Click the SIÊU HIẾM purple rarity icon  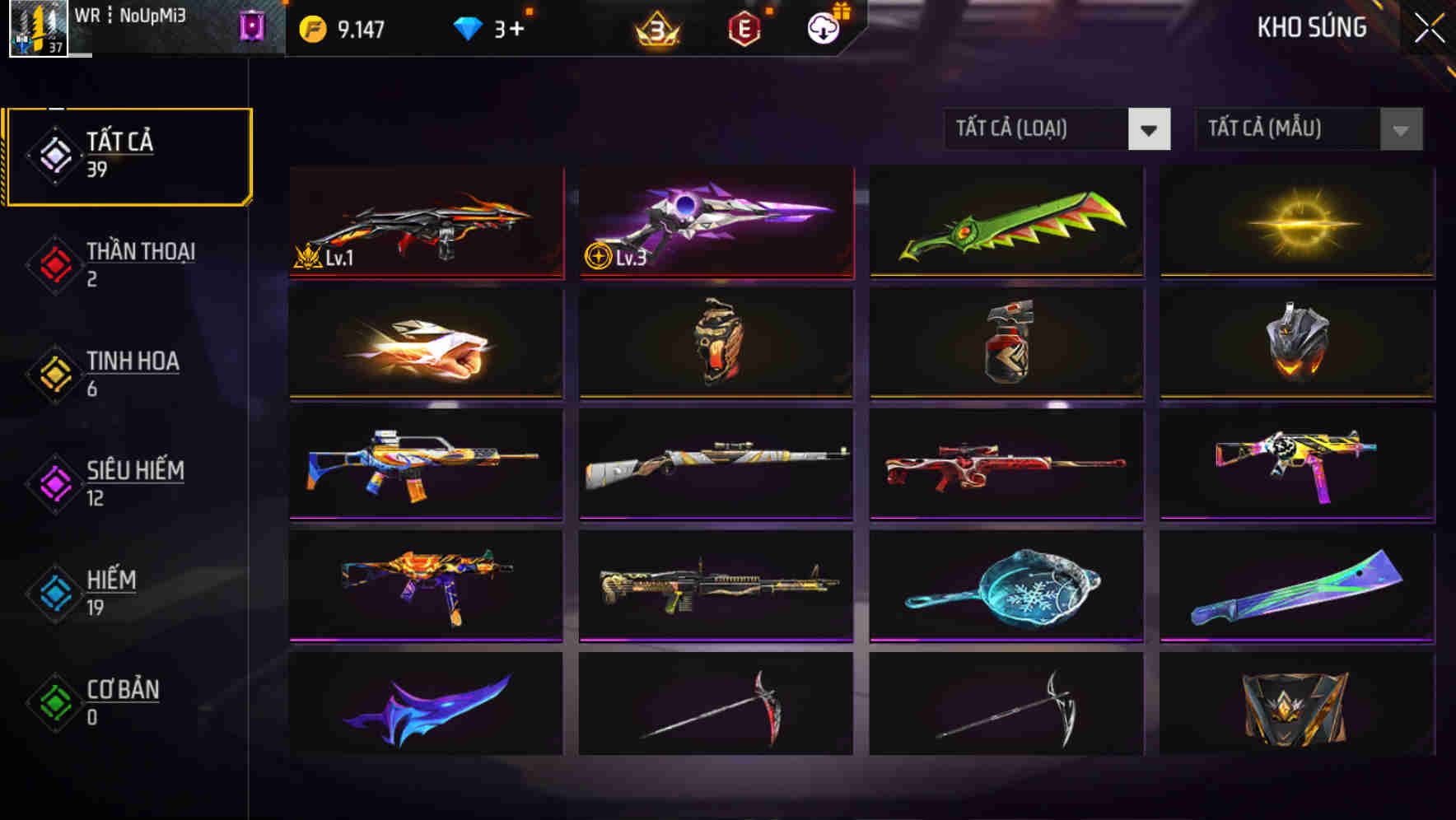[x=54, y=482]
